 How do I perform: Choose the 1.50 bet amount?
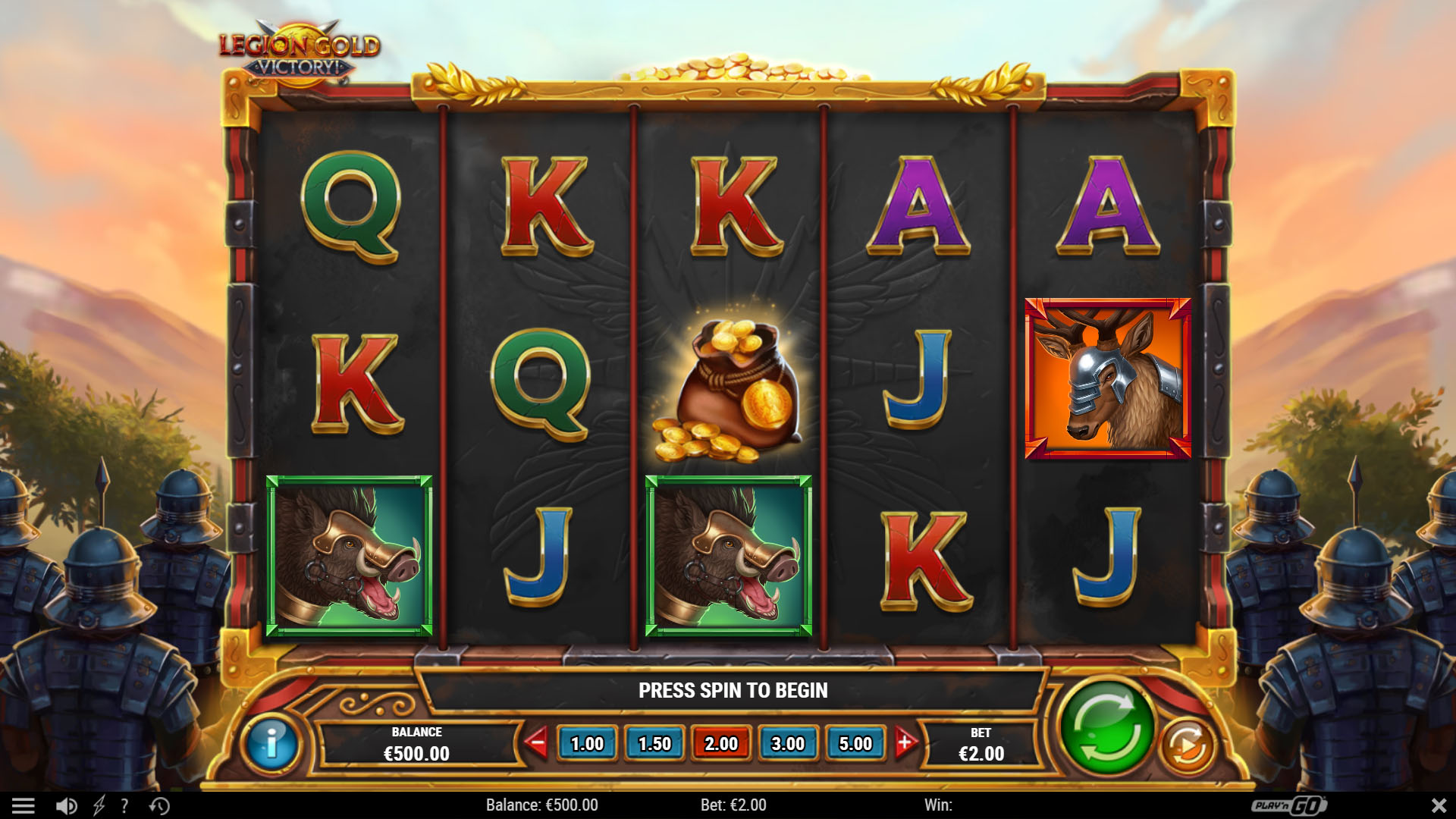pos(654,744)
